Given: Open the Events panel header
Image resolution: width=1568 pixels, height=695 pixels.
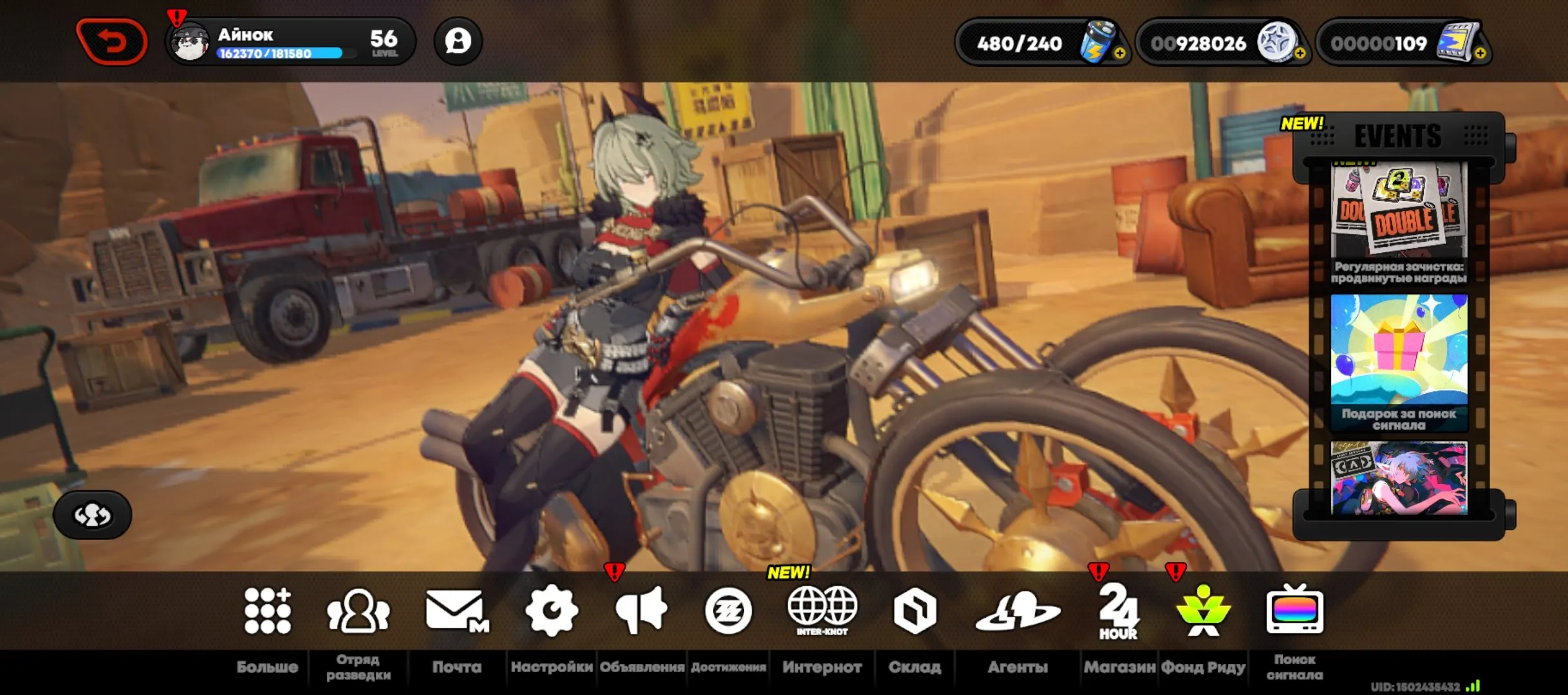Looking at the screenshot, I should coord(1397,136).
